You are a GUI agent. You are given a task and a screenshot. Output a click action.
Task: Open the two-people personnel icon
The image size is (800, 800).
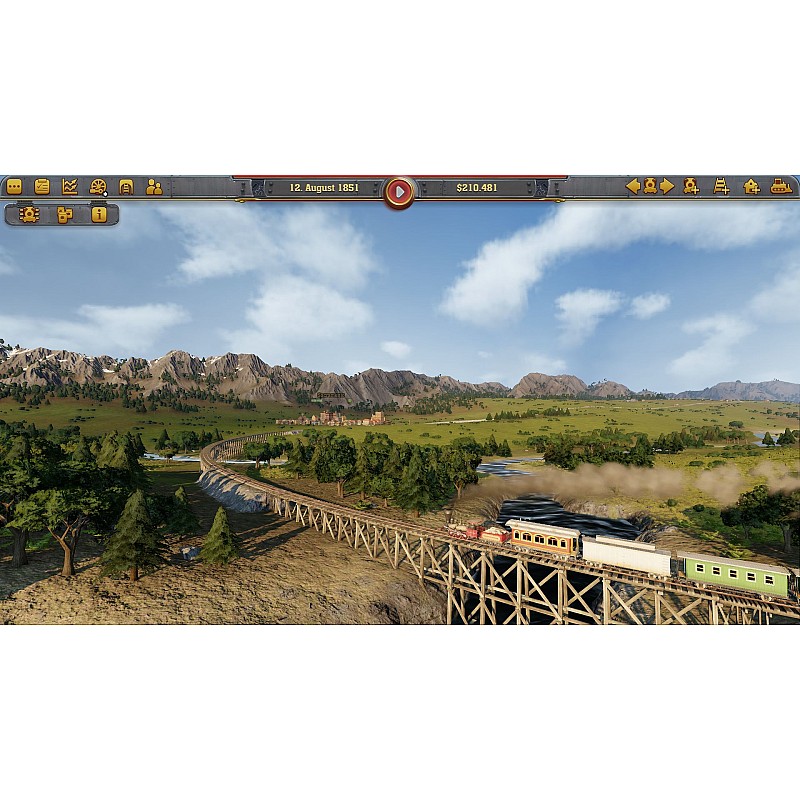point(154,186)
